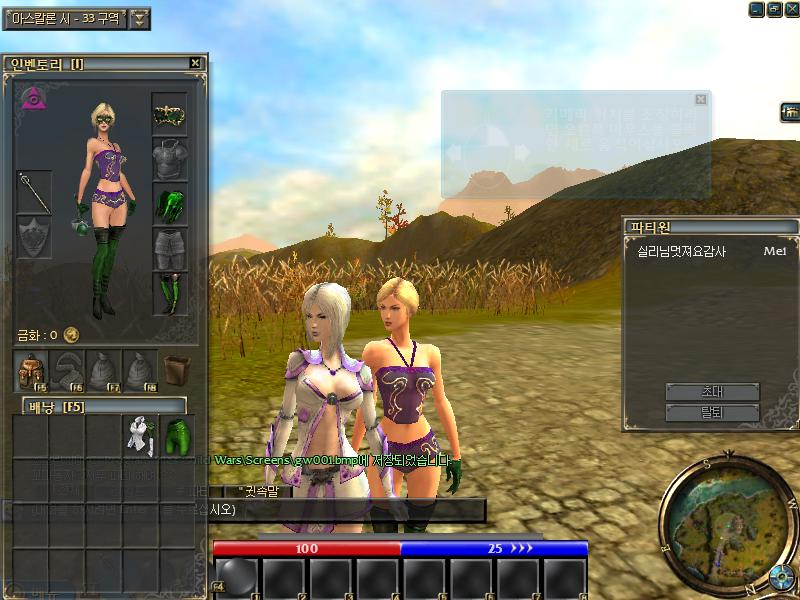Select the equipped green gloves slot
This screenshot has width=800, height=600.
click(x=170, y=203)
